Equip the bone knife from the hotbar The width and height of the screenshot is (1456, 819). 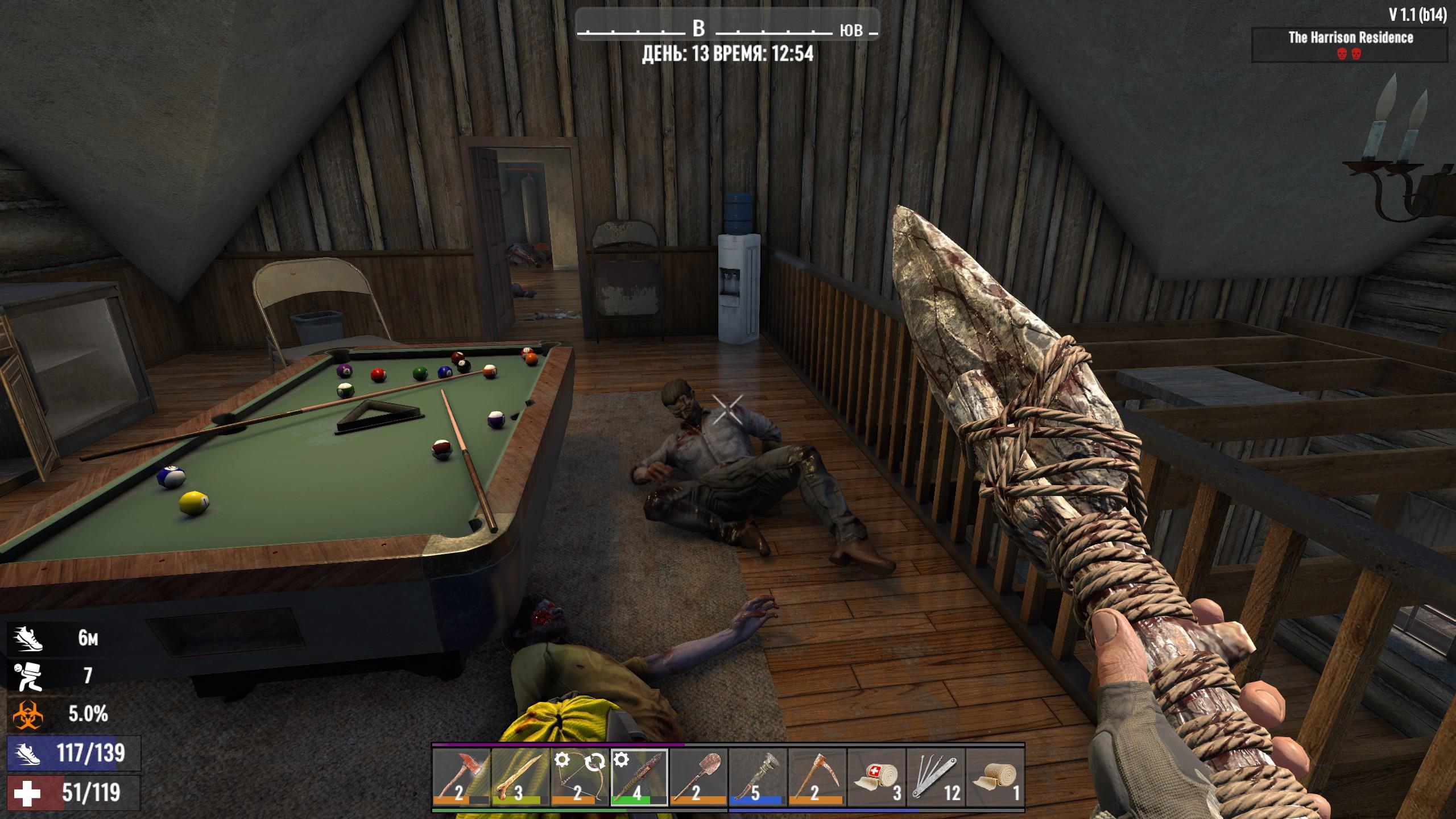coord(520,777)
